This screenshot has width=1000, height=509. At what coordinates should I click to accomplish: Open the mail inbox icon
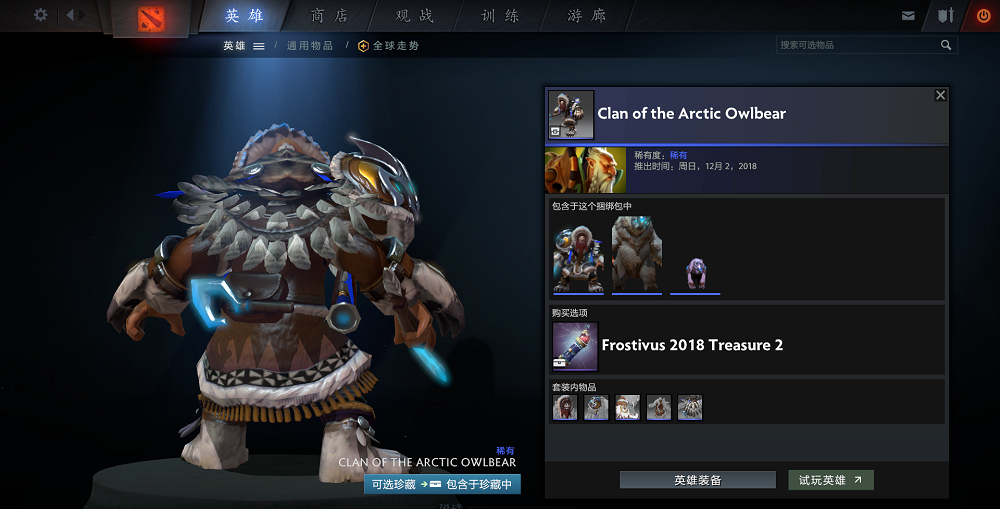(x=908, y=16)
